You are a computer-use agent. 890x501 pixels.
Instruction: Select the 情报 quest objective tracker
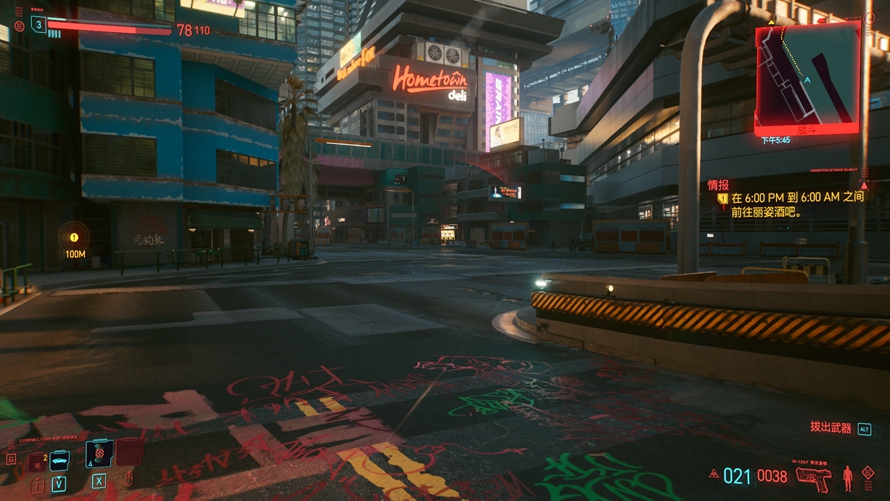718,185
